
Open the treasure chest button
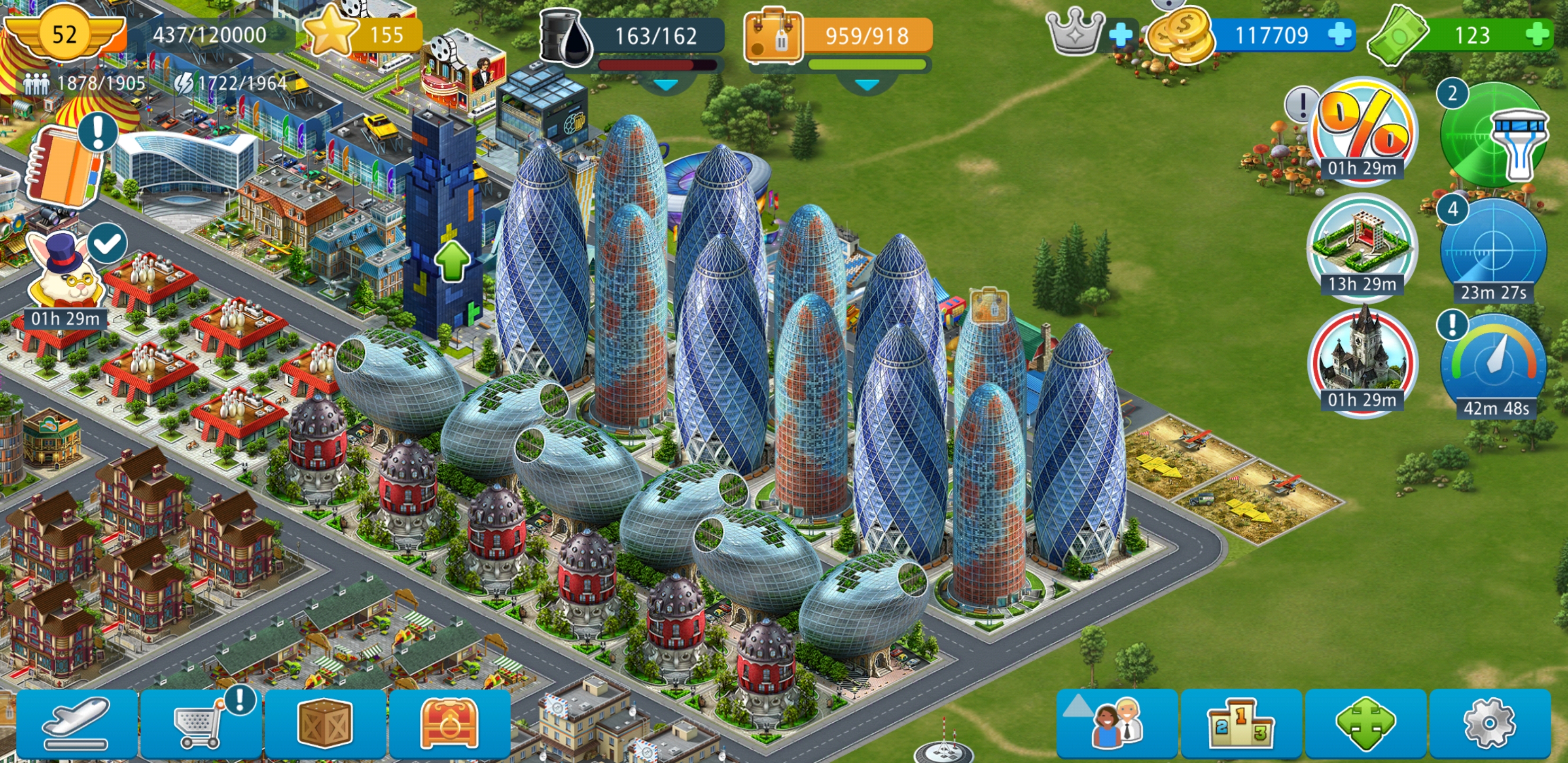click(x=449, y=723)
